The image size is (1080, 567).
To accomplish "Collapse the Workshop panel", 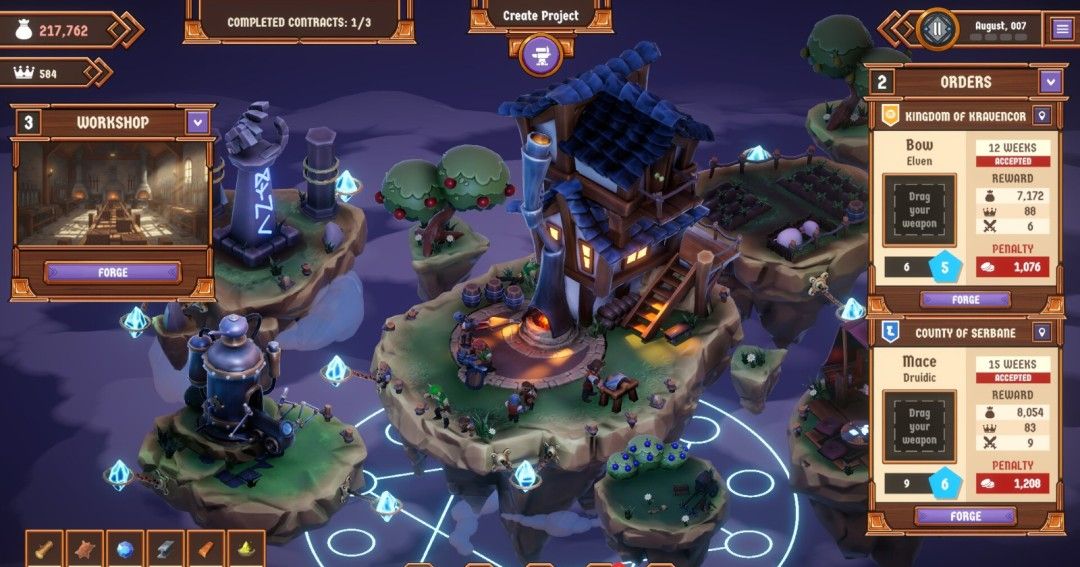I will tap(197, 123).
